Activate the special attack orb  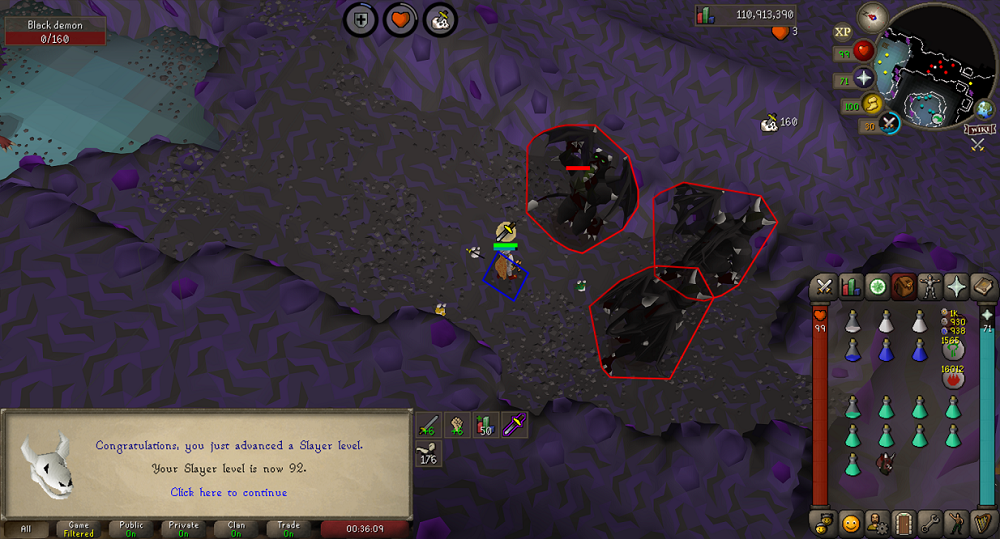(x=889, y=123)
